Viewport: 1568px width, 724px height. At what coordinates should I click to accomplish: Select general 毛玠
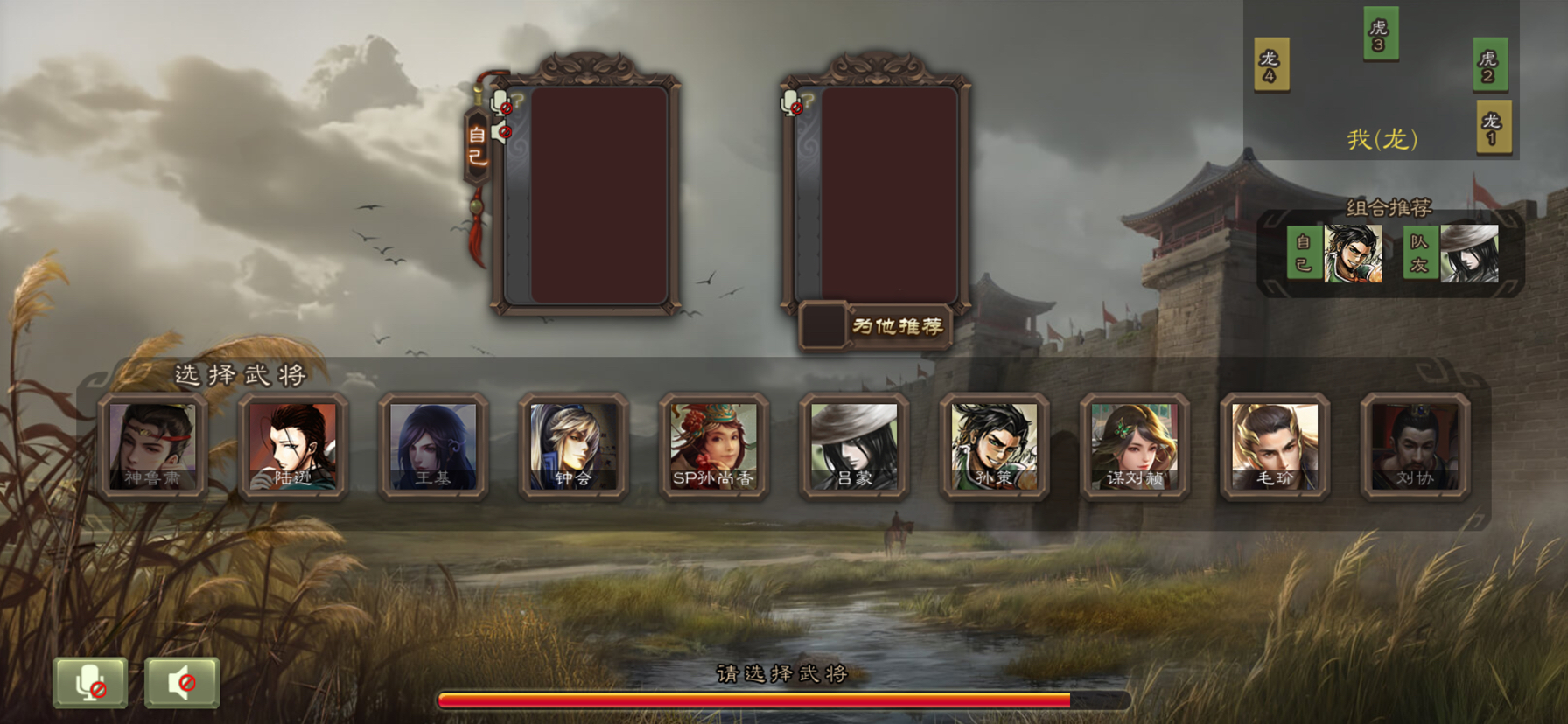tap(1275, 446)
